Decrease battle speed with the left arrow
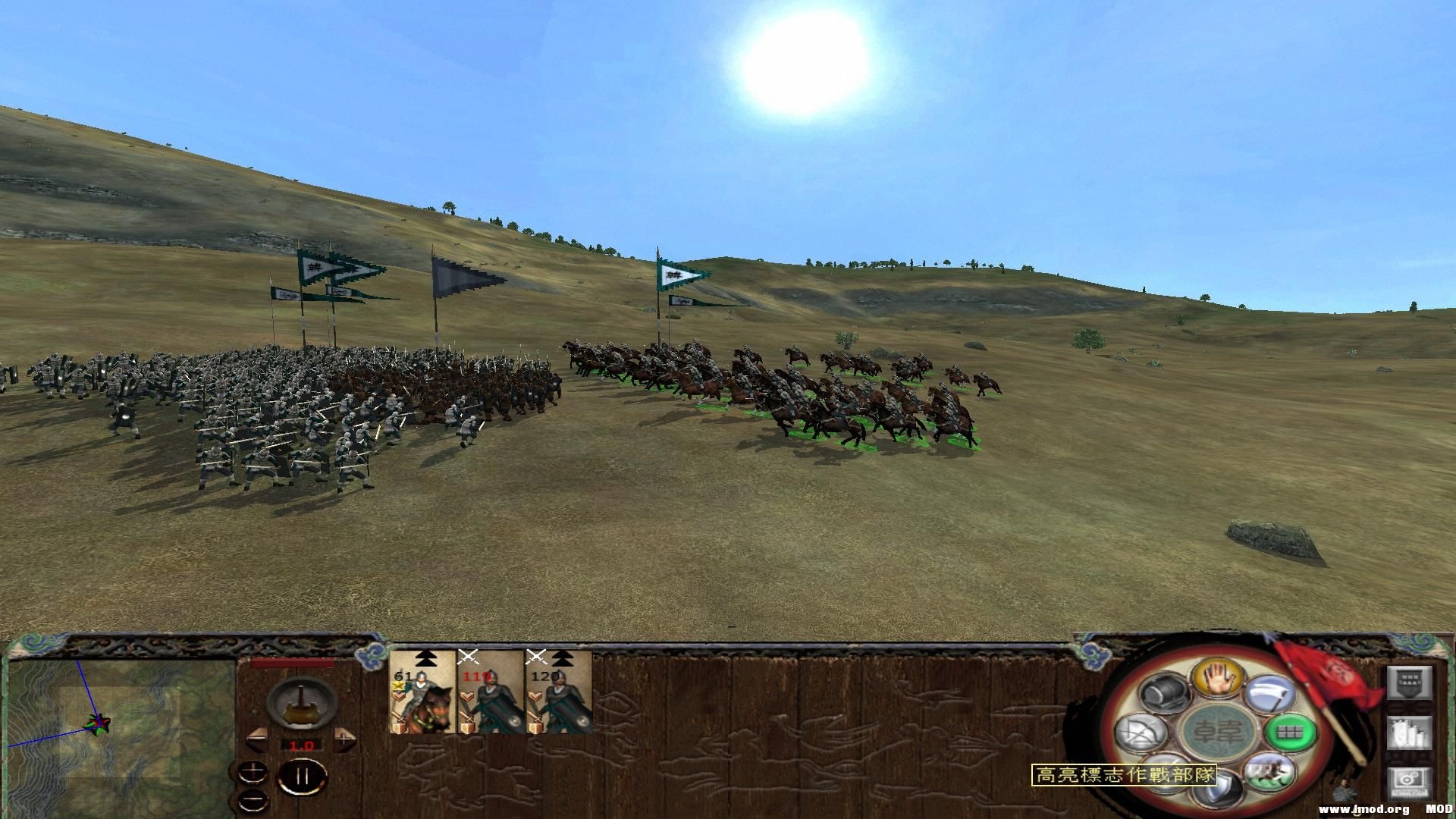 click(x=257, y=741)
